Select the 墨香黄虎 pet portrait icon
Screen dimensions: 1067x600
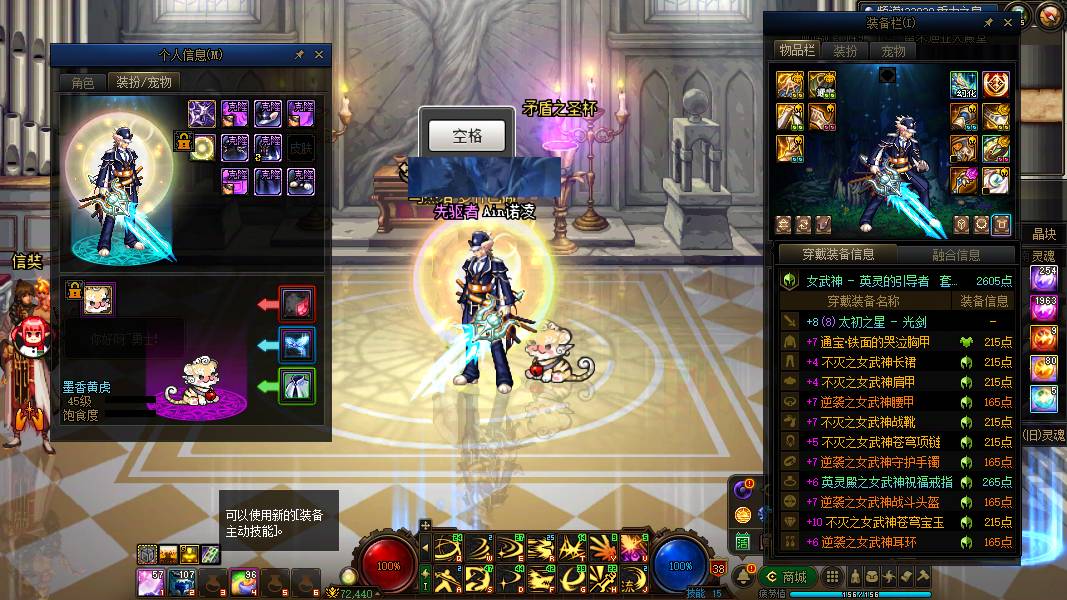[x=98, y=299]
